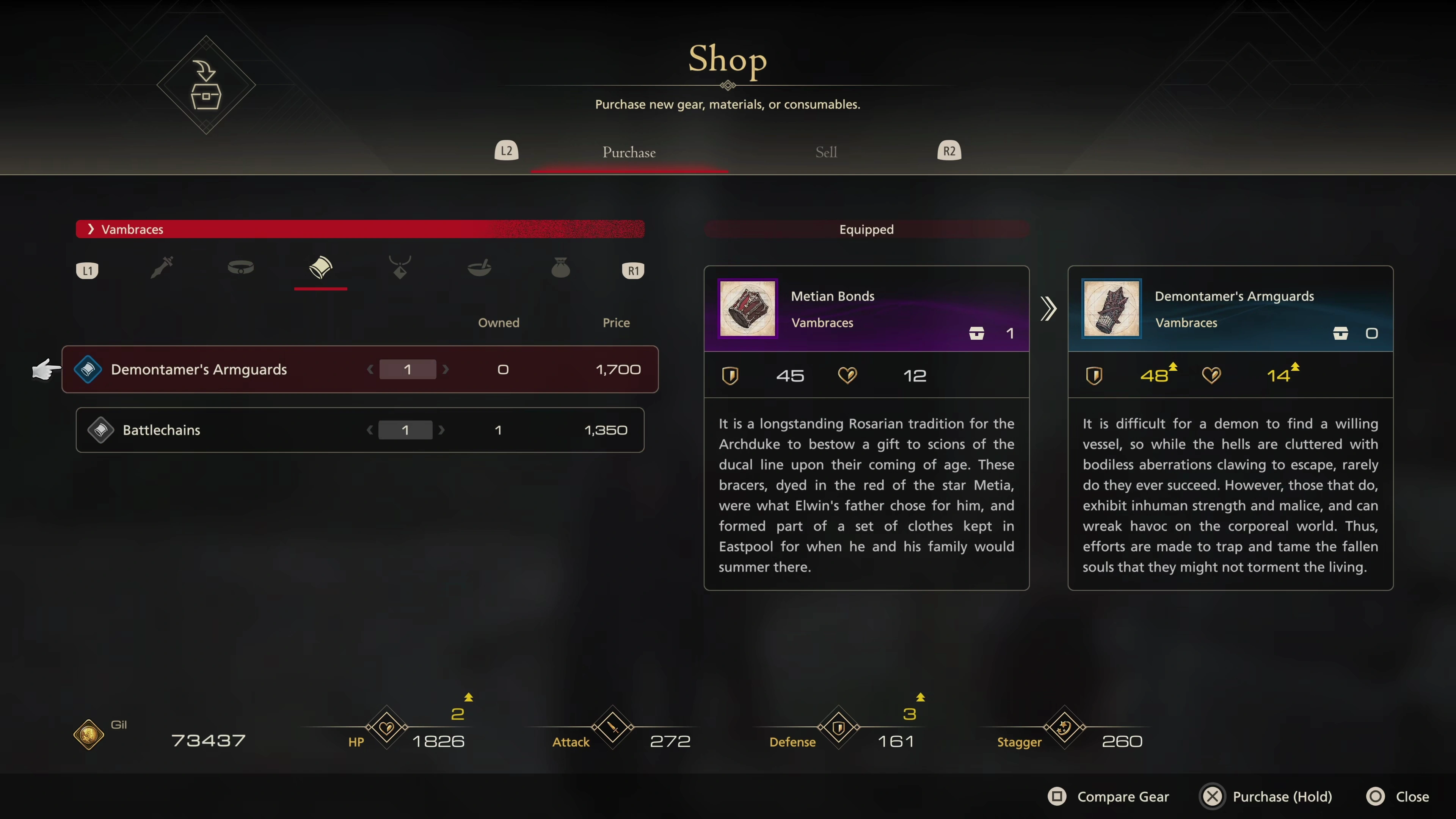This screenshot has width=1456, height=819.
Task: Increase Demontamer's Armguards purchase quantity
Action: 446,370
